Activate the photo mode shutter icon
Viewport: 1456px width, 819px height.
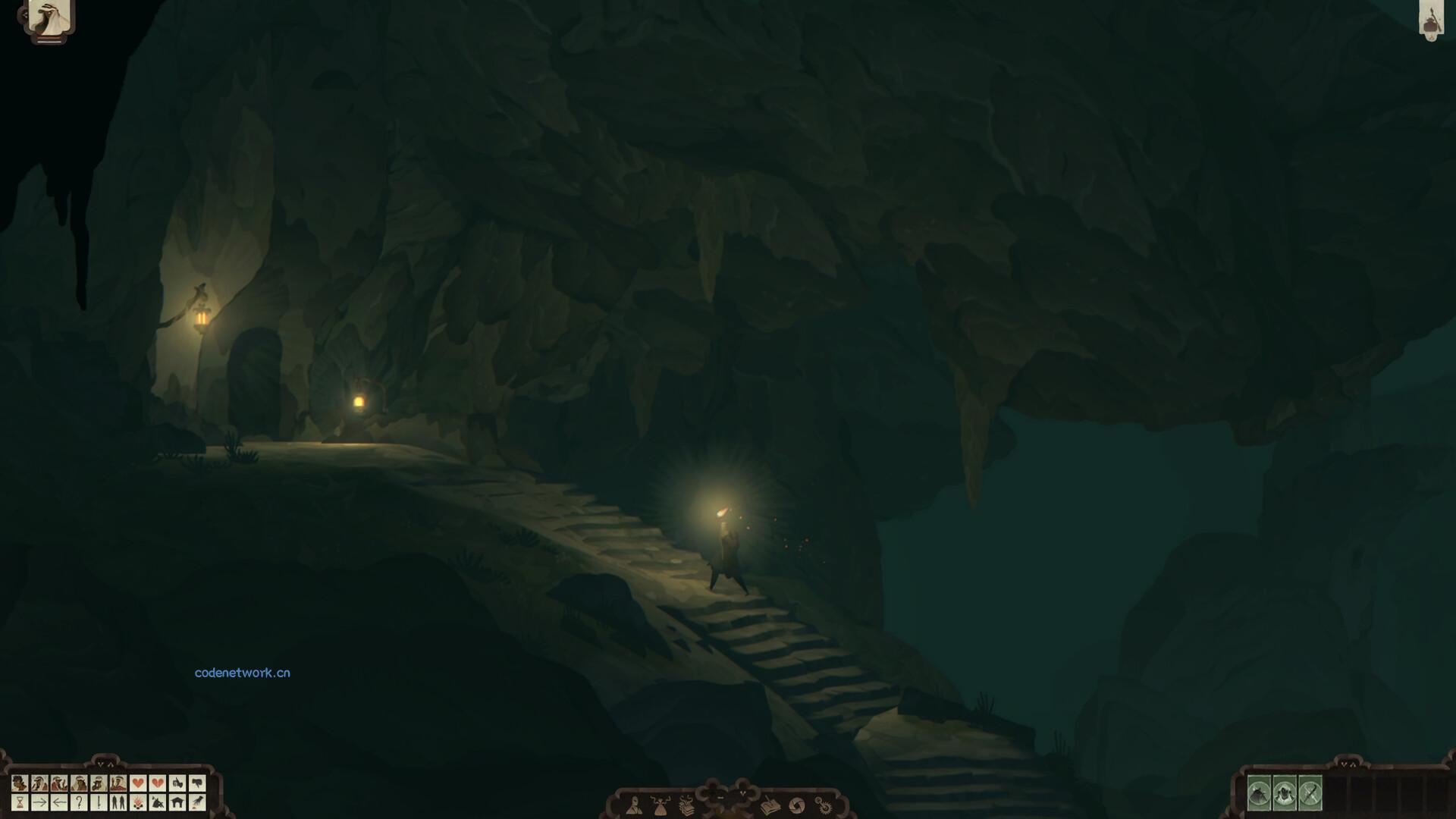pyautogui.click(x=798, y=805)
